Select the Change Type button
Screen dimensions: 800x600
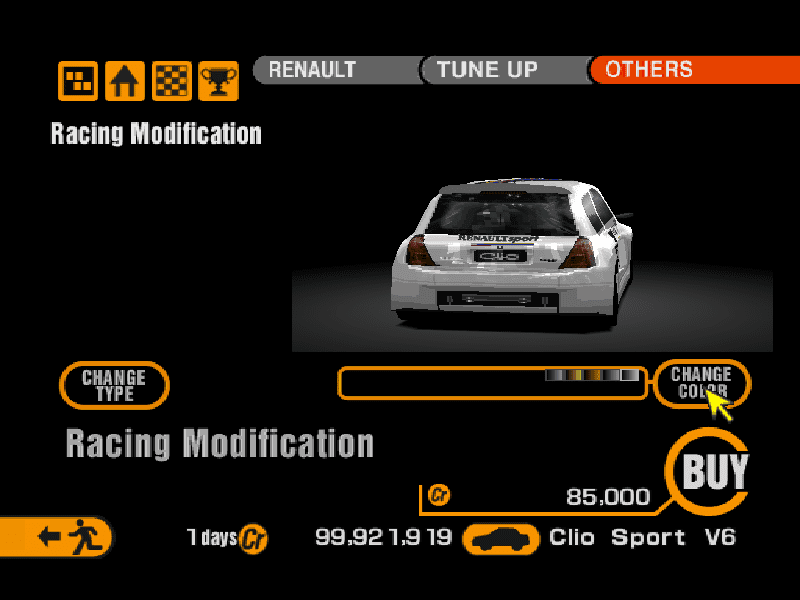click(114, 385)
